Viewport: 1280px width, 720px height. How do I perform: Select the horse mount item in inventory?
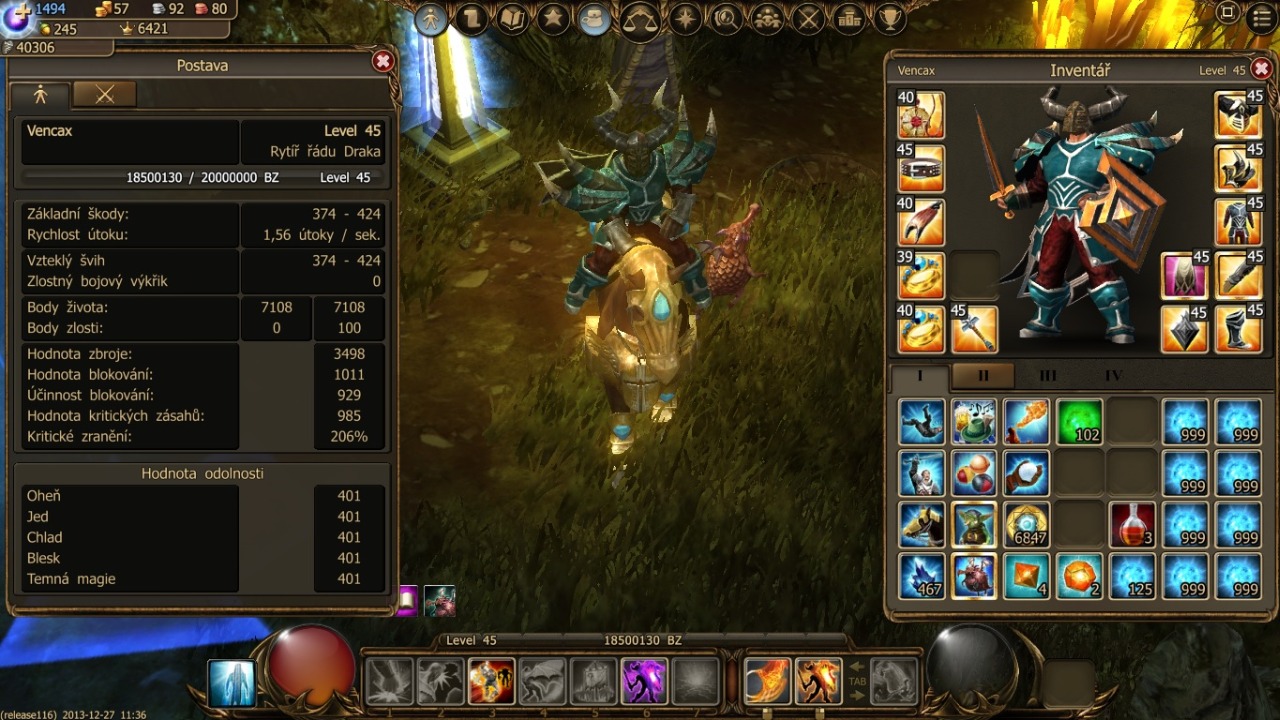[x=921, y=525]
